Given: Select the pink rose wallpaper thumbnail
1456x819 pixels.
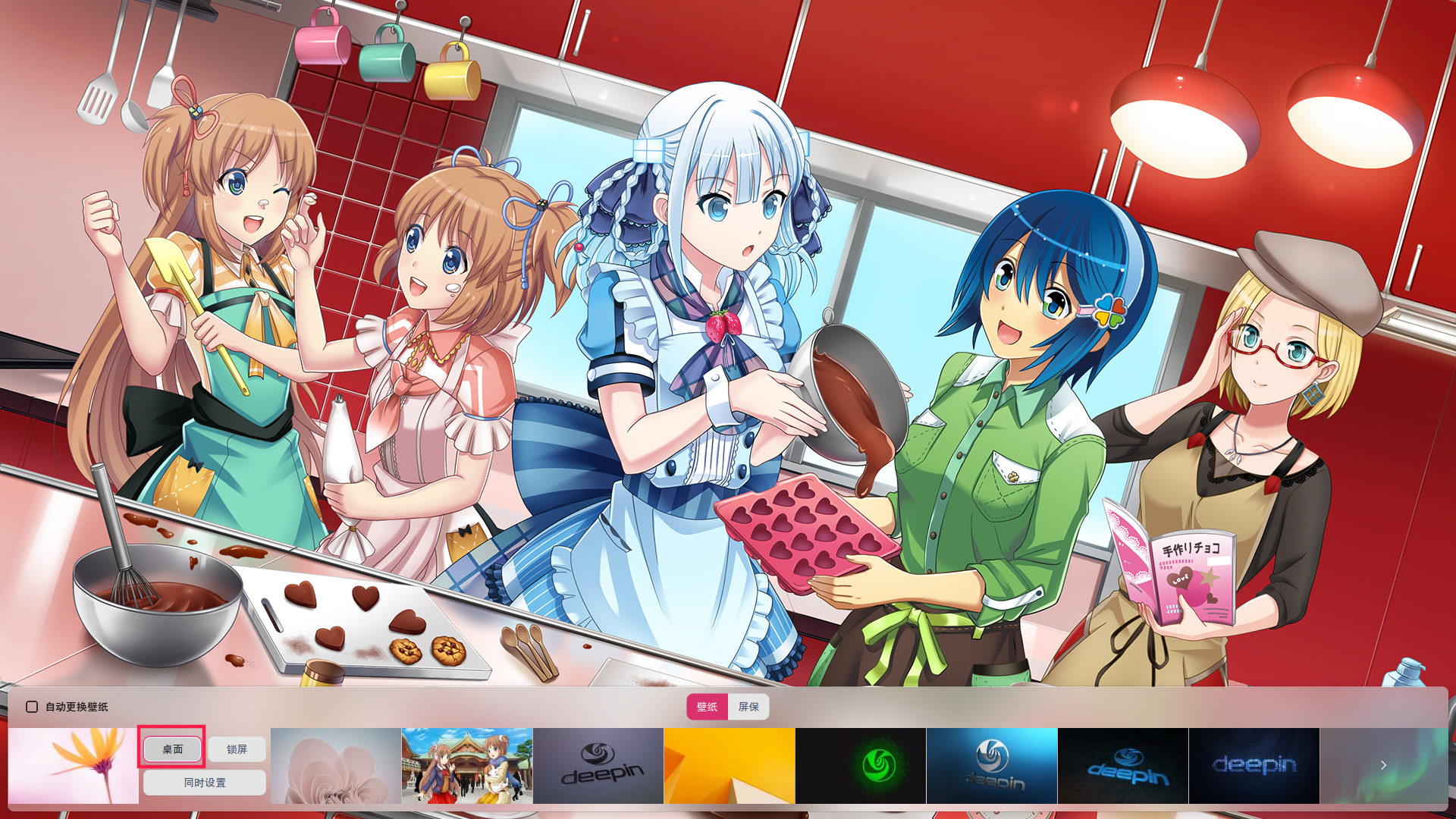Looking at the screenshot, I should tap(335, 766).
